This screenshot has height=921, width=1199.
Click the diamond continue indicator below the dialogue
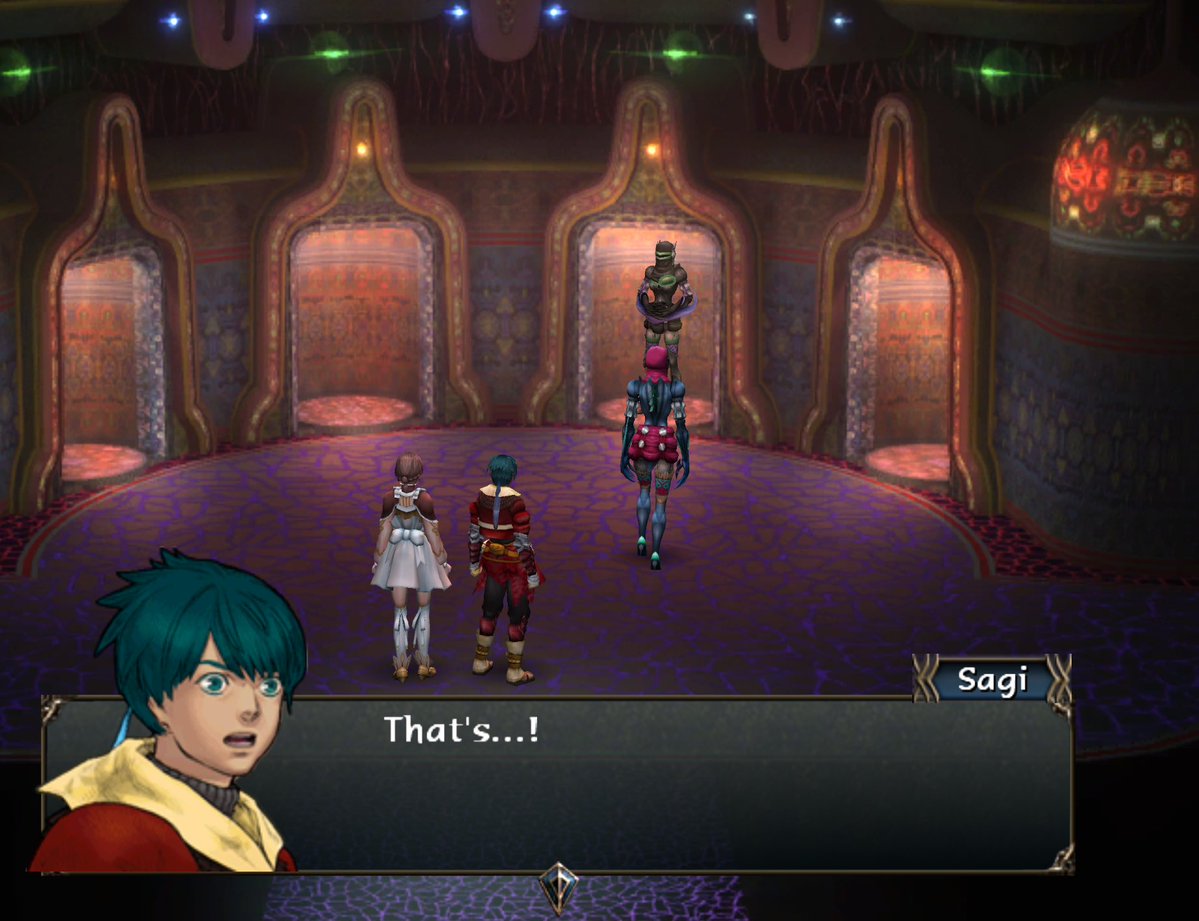click(x=556, y=884)
